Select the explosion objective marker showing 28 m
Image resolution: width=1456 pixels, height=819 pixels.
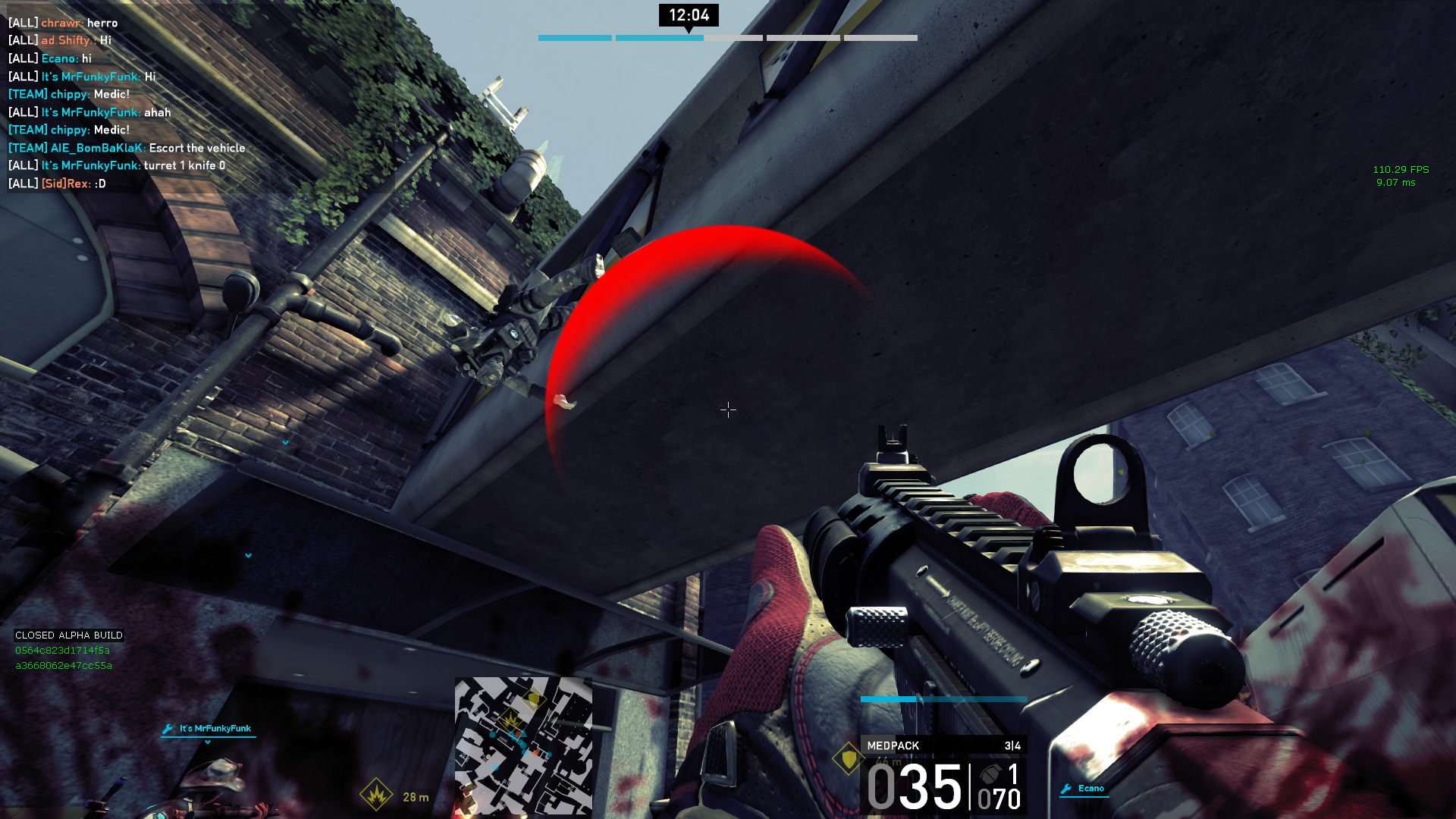(x=376, y=795)
